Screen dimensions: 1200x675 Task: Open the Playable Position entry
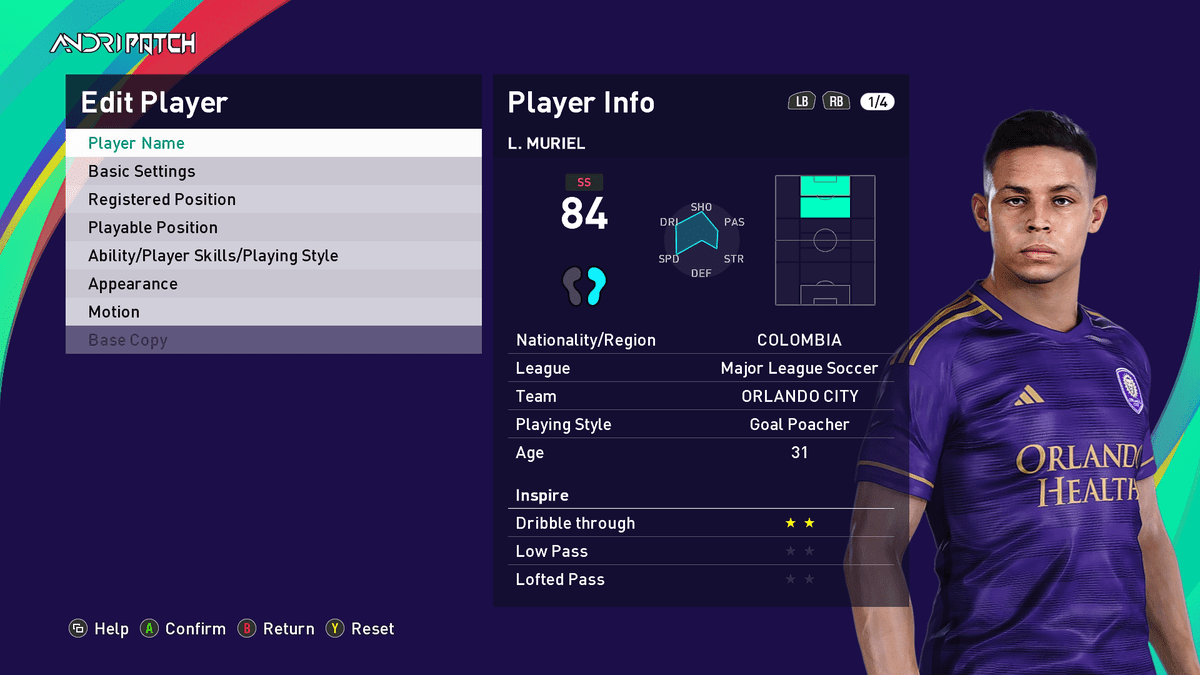pyautogui.click(x=273, y=227)
